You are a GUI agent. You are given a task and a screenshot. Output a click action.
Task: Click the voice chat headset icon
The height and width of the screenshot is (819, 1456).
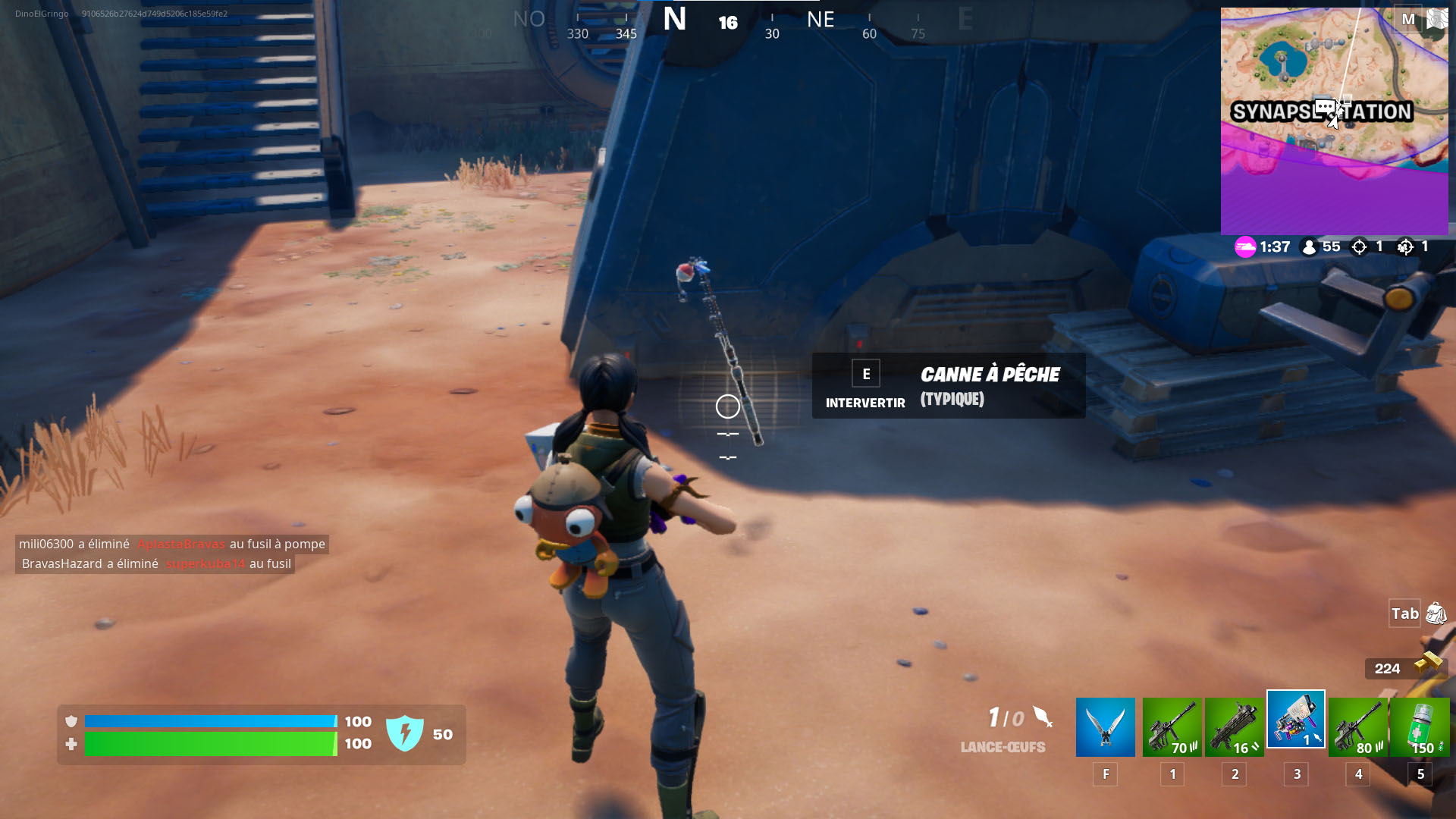pos(1437,17)
